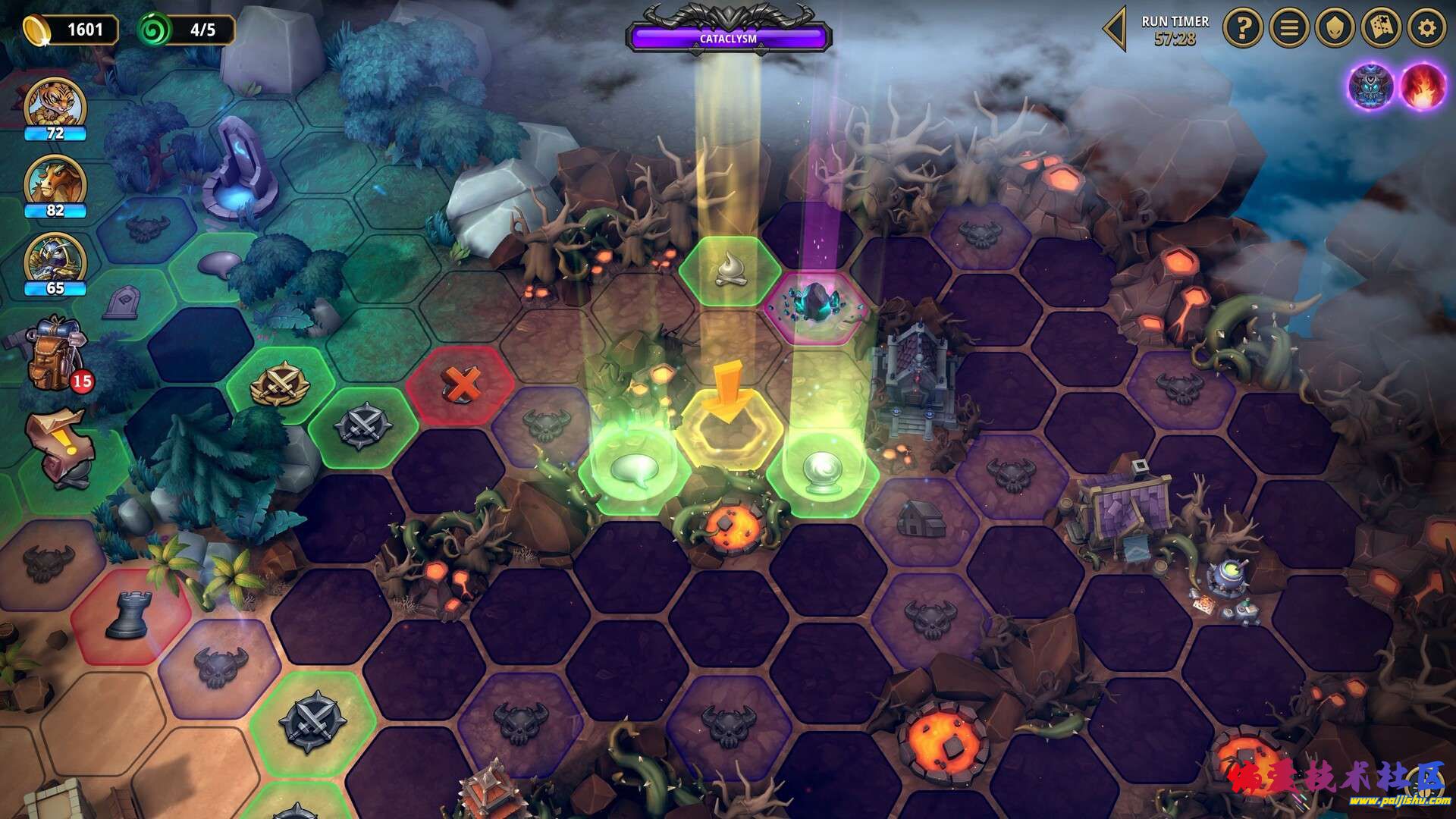This screenshot has height=819, width=1456.
Task: Select the chess rook tower tile
Action: (x=127, y=614)
